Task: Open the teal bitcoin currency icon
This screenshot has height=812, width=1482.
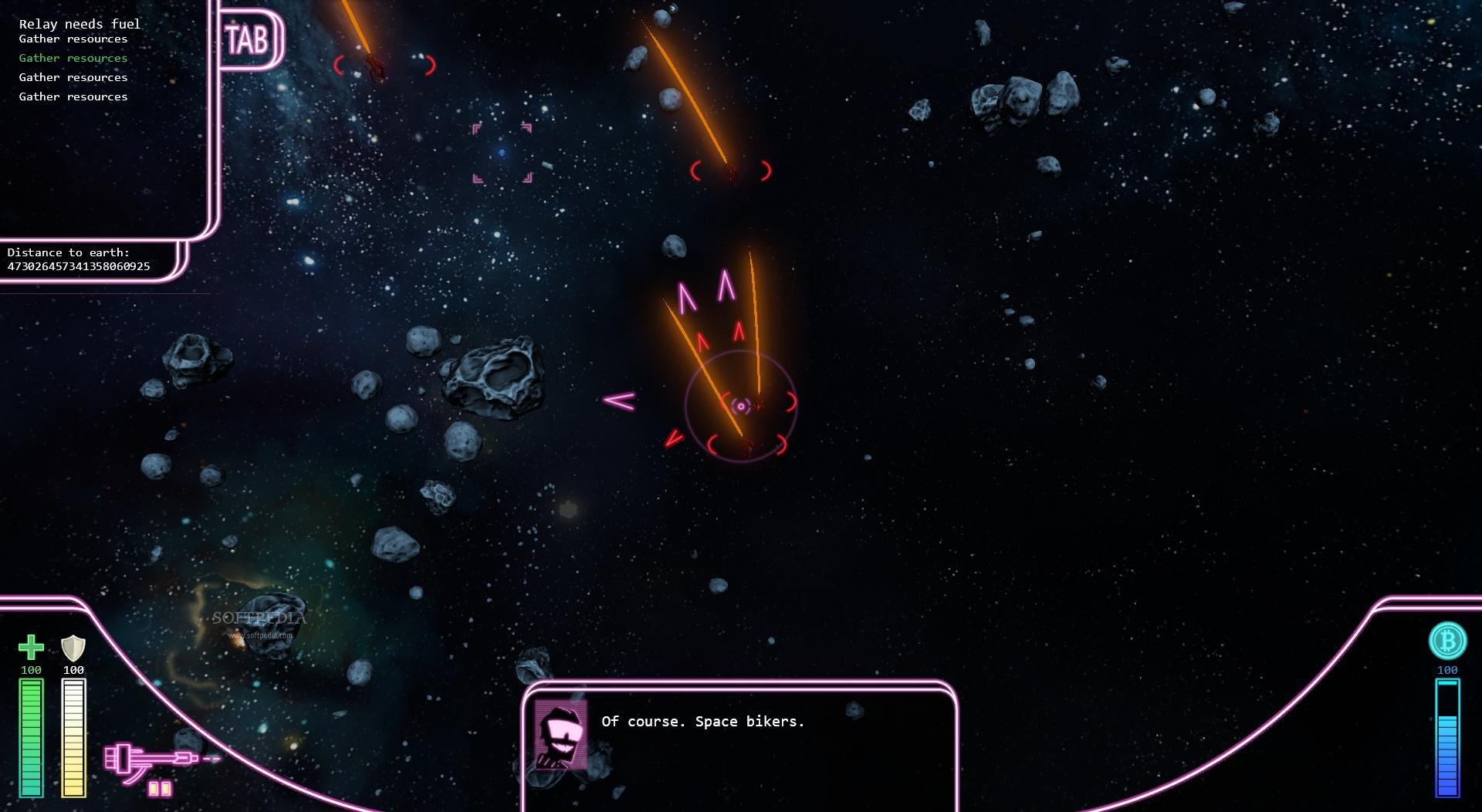Action: point(1447,641)
